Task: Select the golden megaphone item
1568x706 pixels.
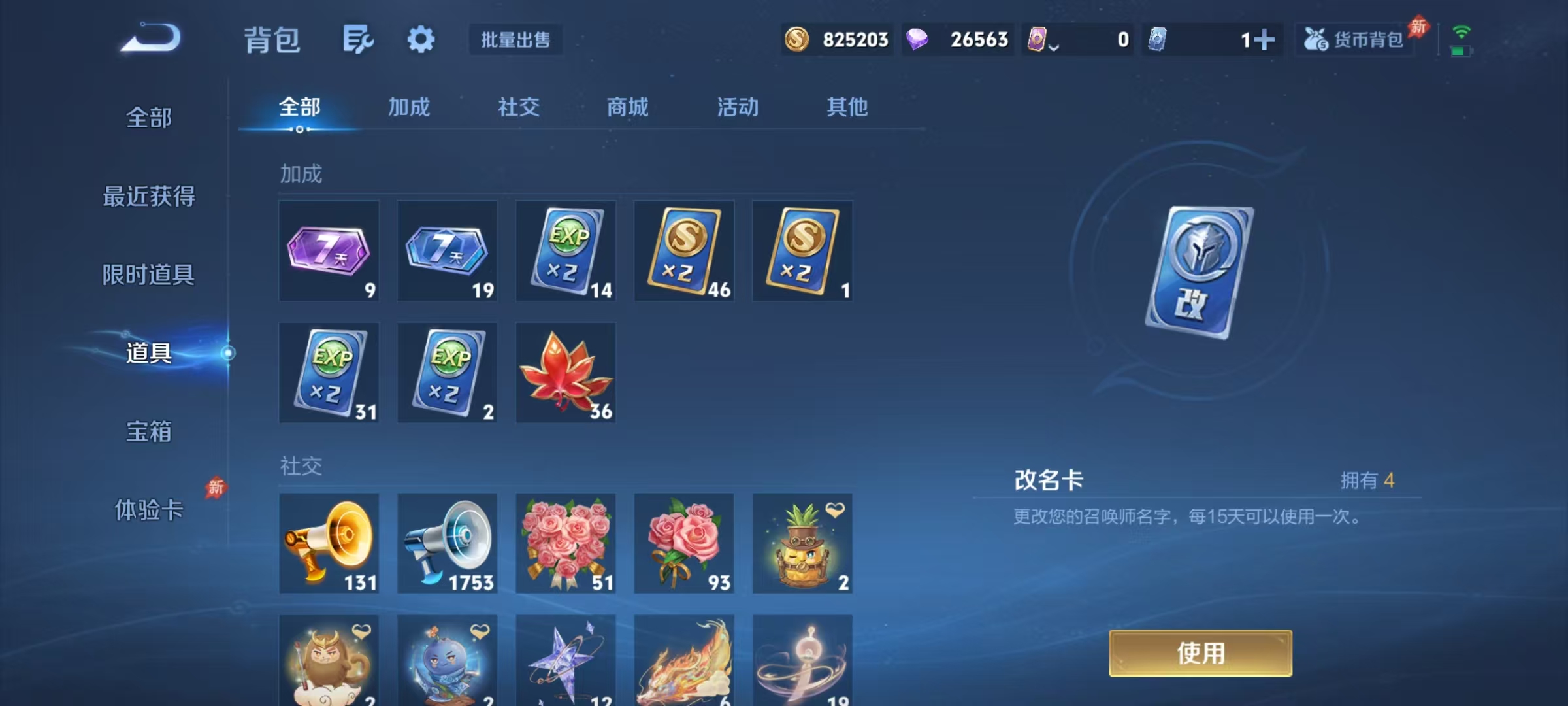Action: point(329,543)
